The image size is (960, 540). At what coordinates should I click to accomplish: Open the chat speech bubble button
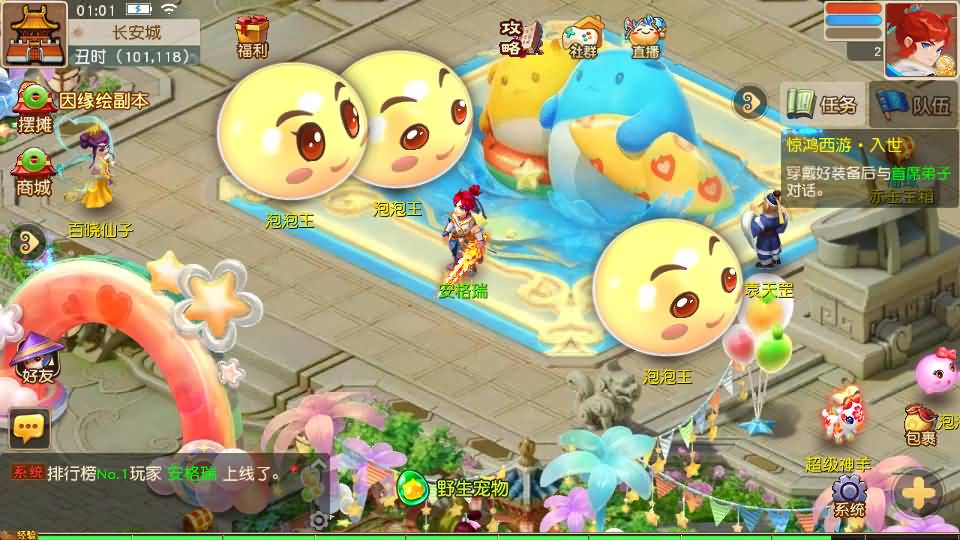pos(29,429)
